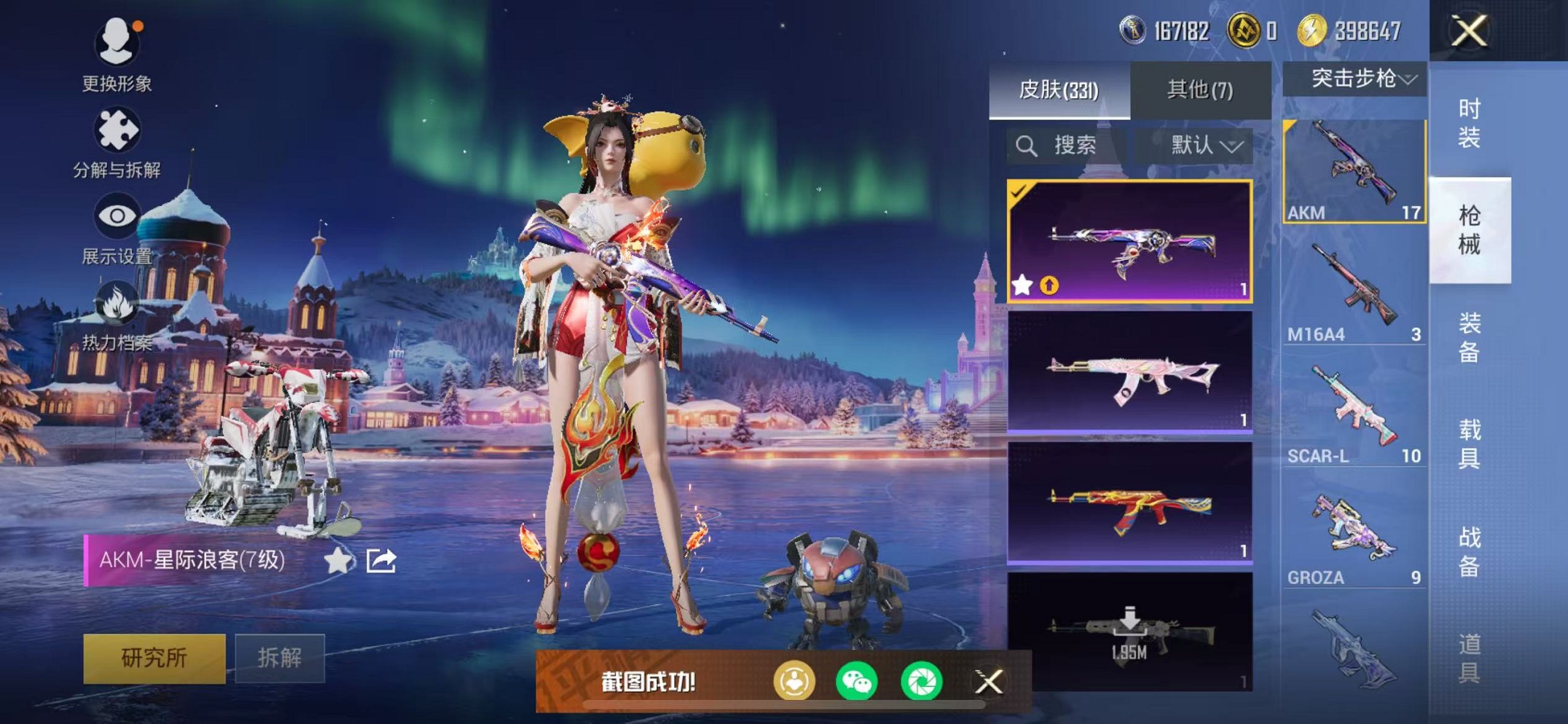The width and height of the screenshot is (1568, 724).
Task: Click the 拆解 dismantle button
Action: pos(279,658)
